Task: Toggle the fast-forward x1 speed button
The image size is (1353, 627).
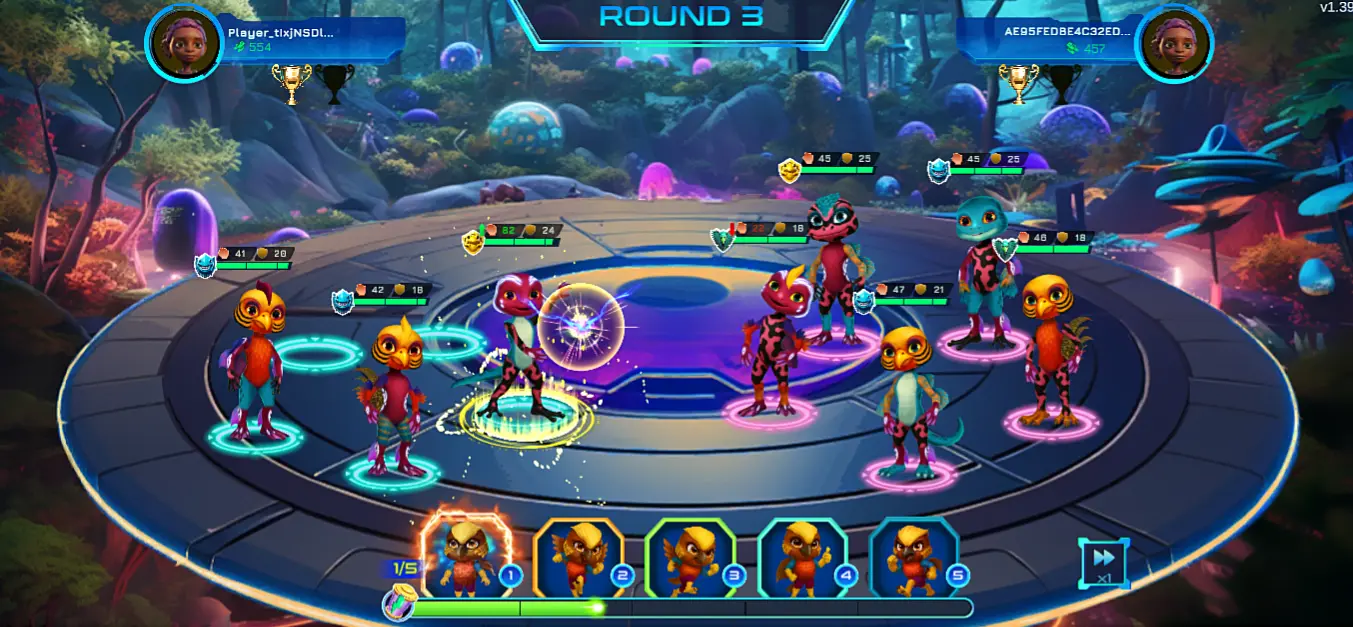Action: click(1103, 563)
